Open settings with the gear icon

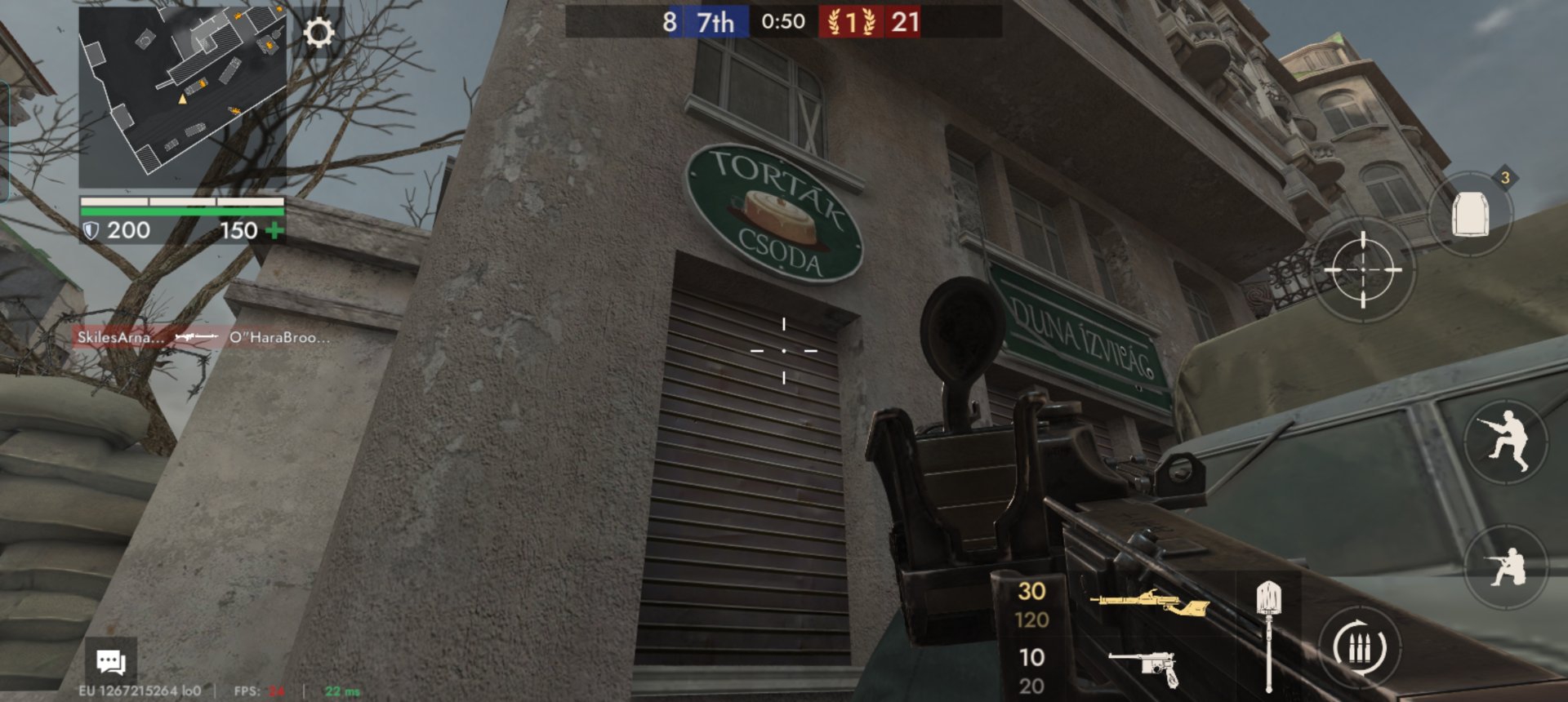pos(318,33)
